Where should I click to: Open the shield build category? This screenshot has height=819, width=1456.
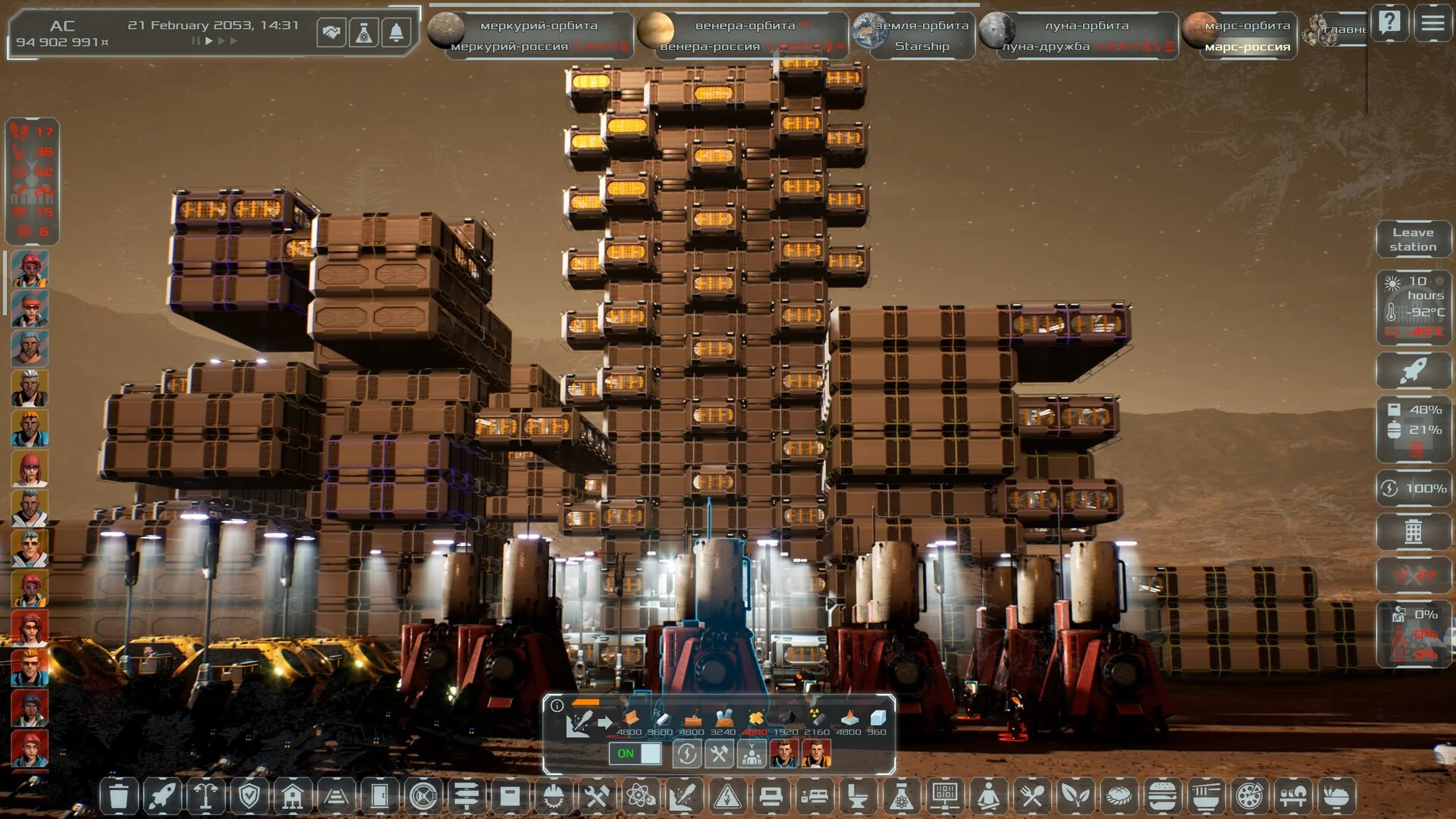click(x=249, y=796)
